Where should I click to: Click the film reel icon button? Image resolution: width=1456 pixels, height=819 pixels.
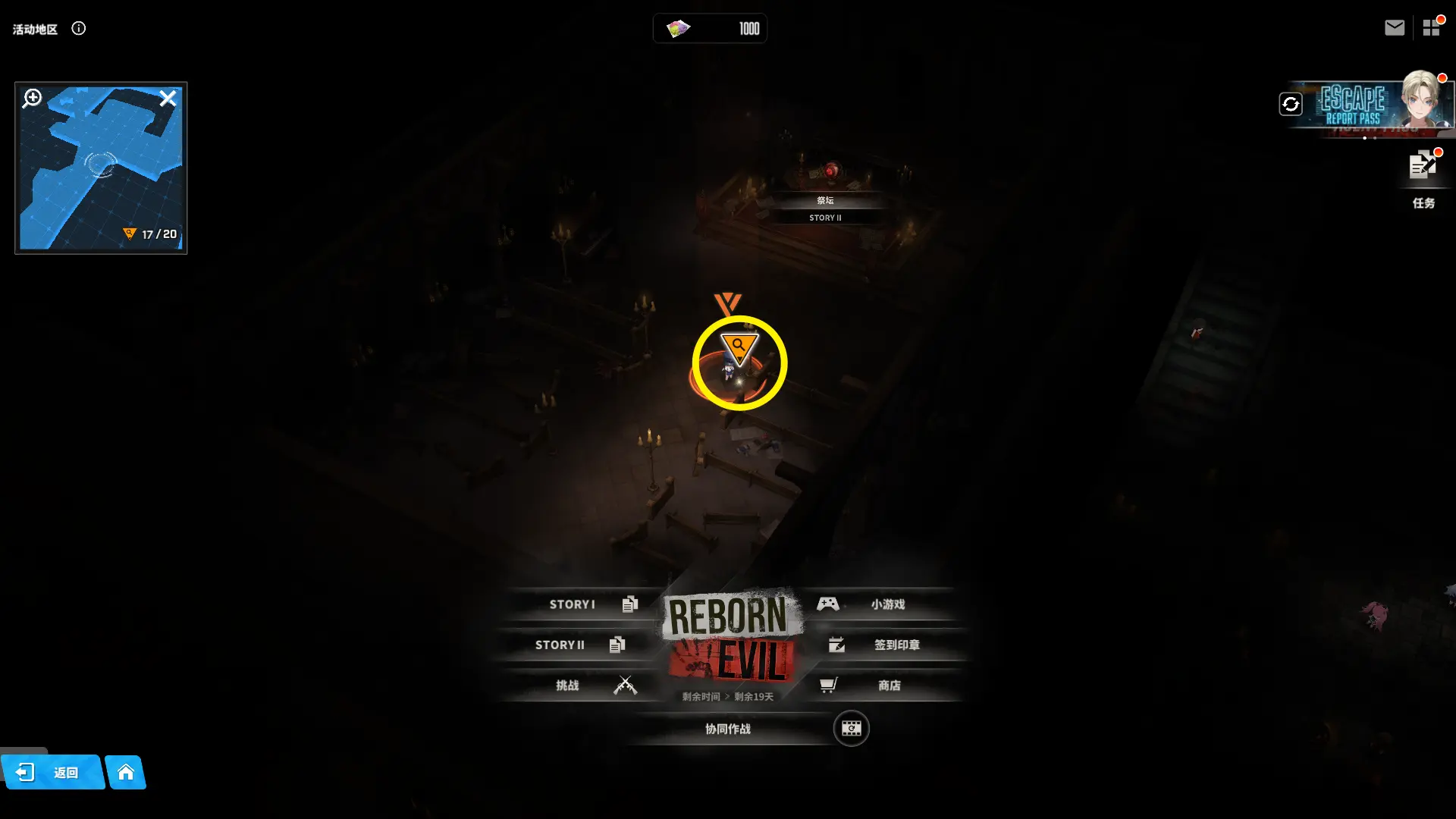click(x=851, y=729)
